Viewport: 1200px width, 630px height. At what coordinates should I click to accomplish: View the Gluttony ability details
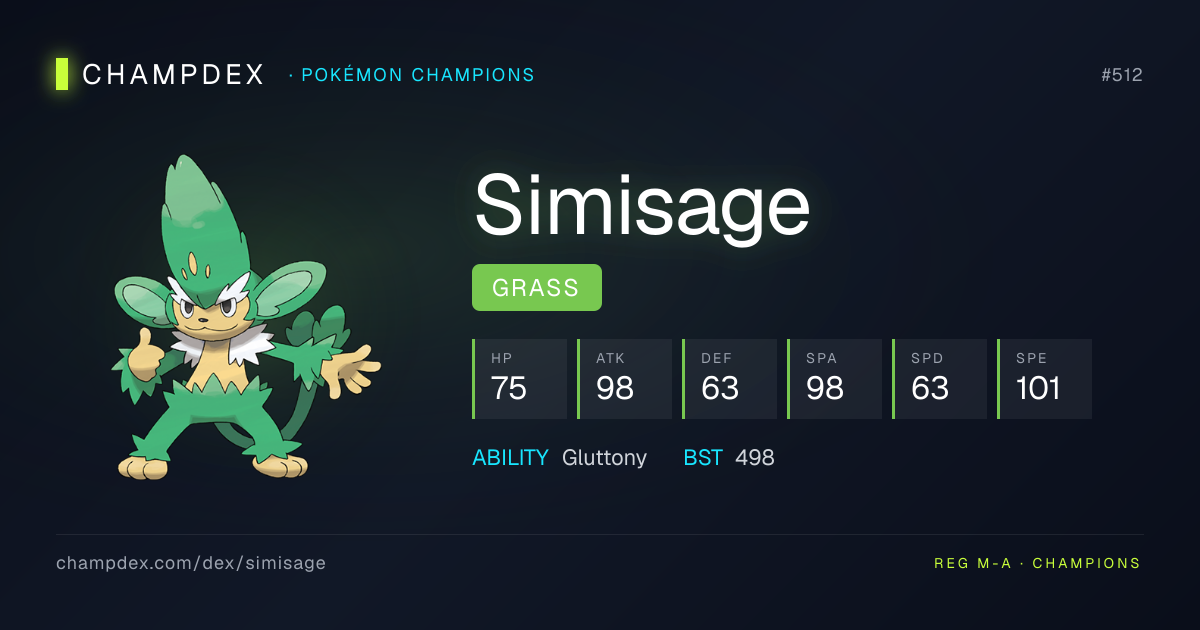pos(604,458)
